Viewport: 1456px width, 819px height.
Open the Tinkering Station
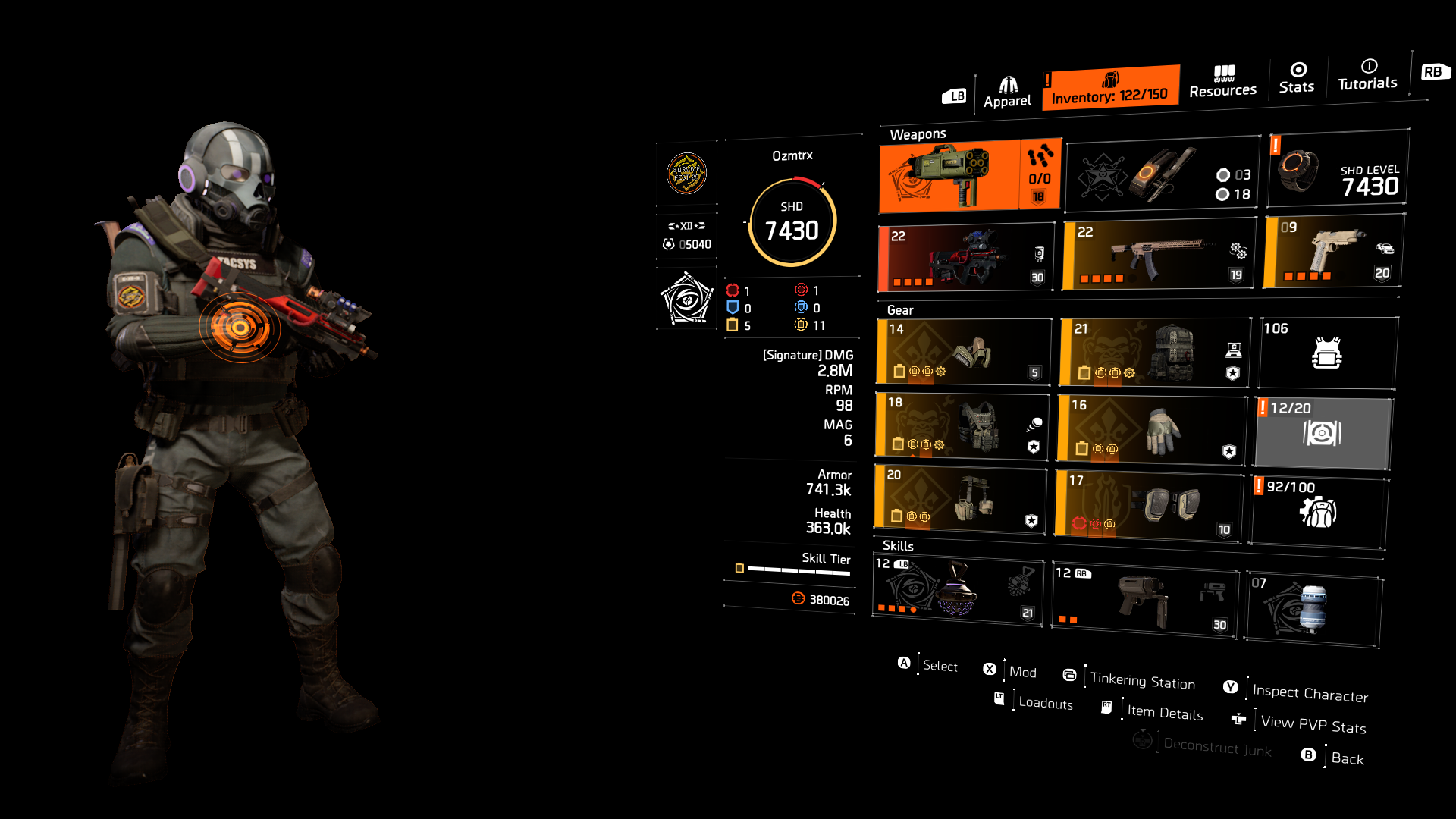click(1141, 681)
